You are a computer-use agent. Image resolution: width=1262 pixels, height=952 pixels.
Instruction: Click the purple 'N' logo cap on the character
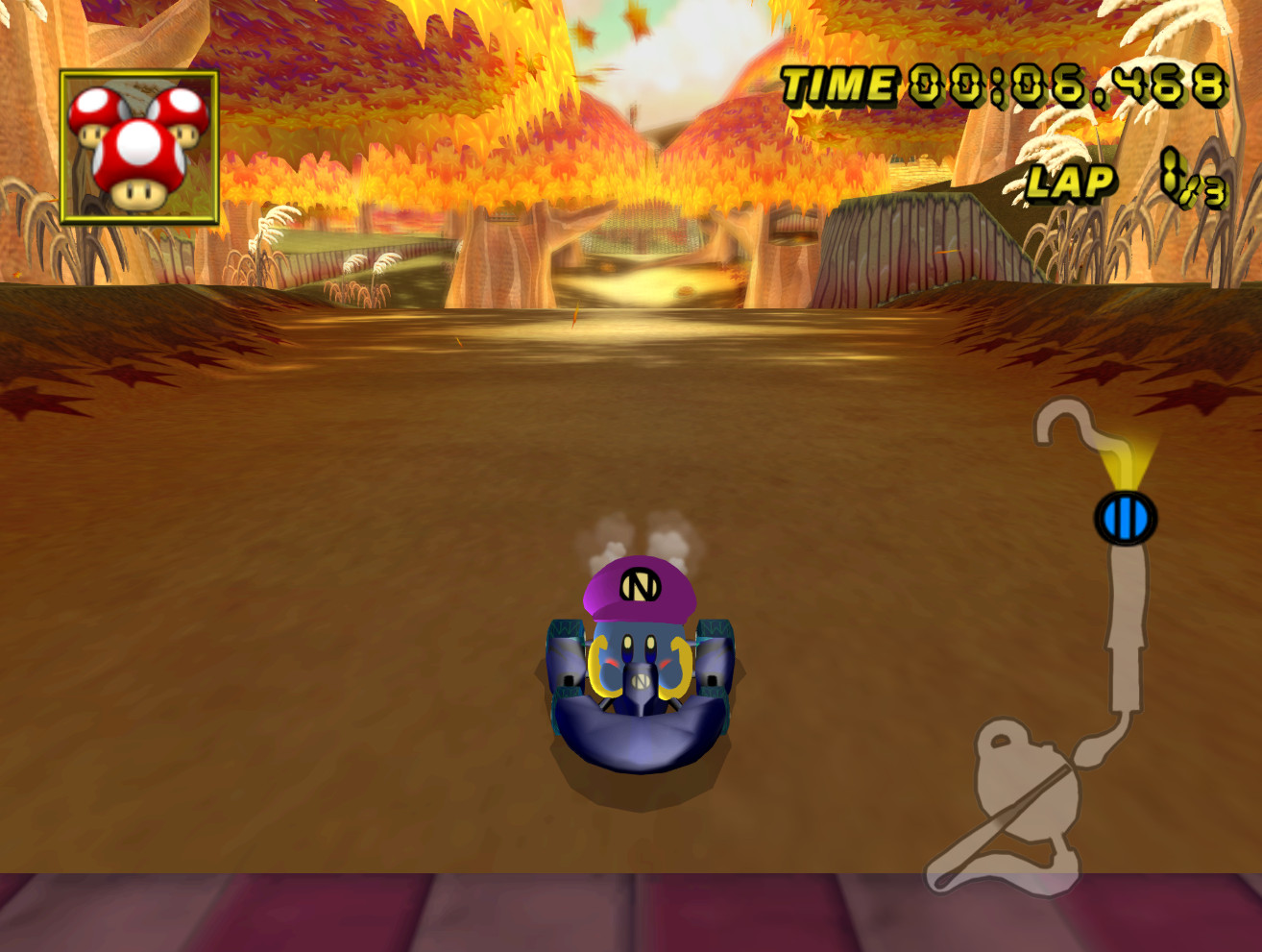click(639, 584)
